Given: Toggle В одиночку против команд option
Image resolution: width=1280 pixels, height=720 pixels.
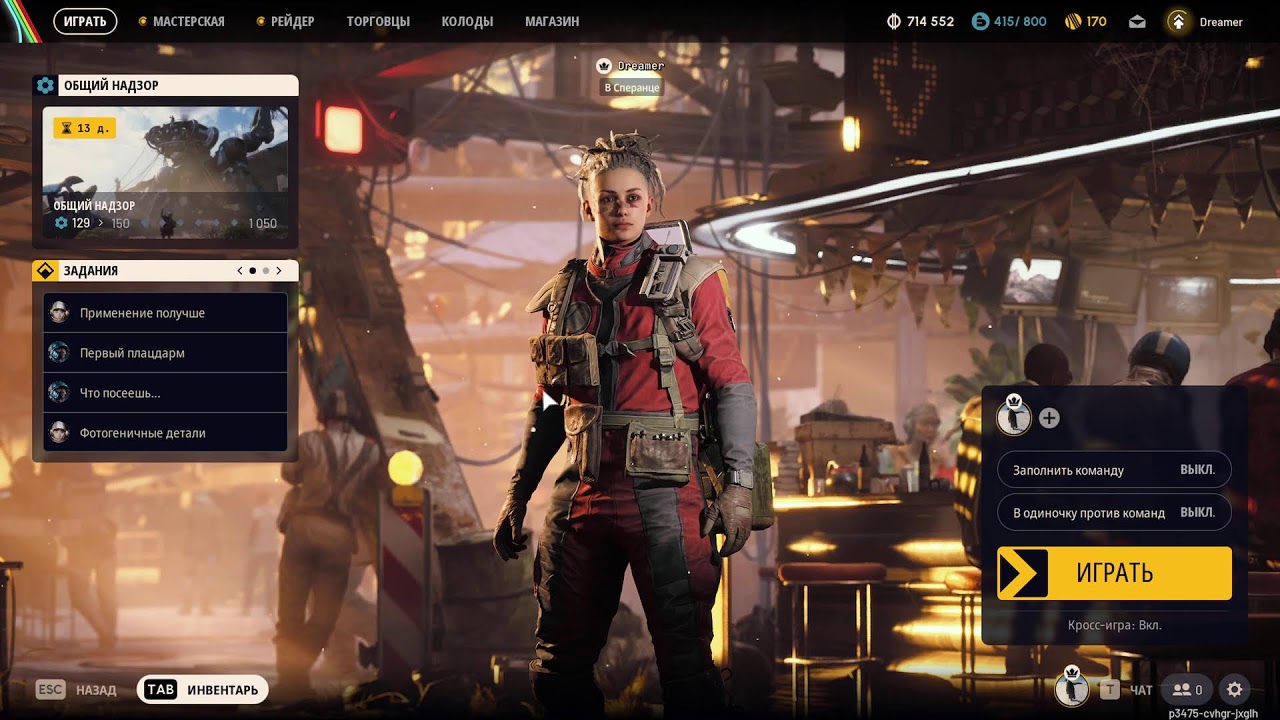Looking at the screenshot, I should tap(1114, 513).
